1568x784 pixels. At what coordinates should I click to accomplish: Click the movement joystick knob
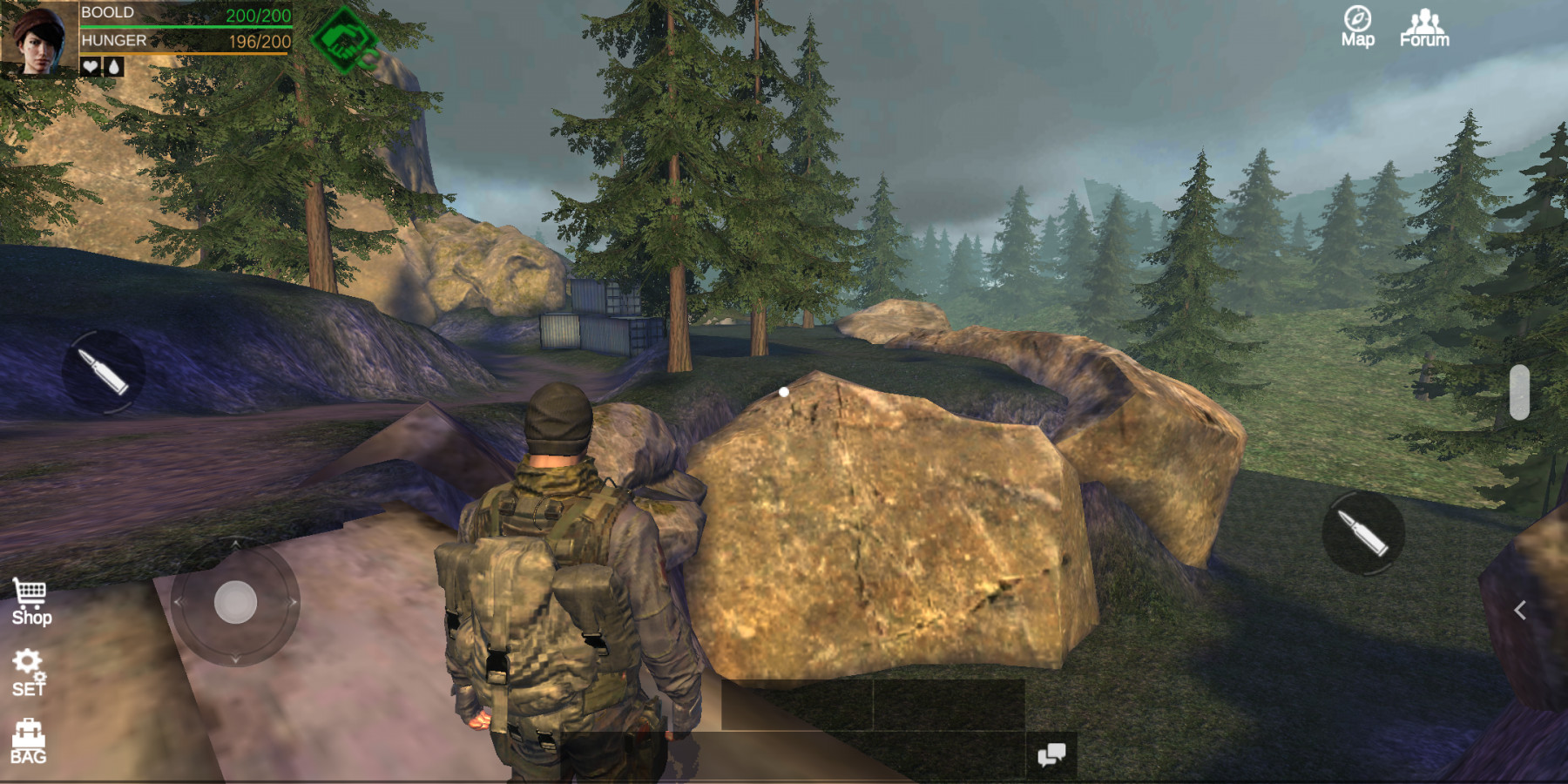(x=235, y=602)
